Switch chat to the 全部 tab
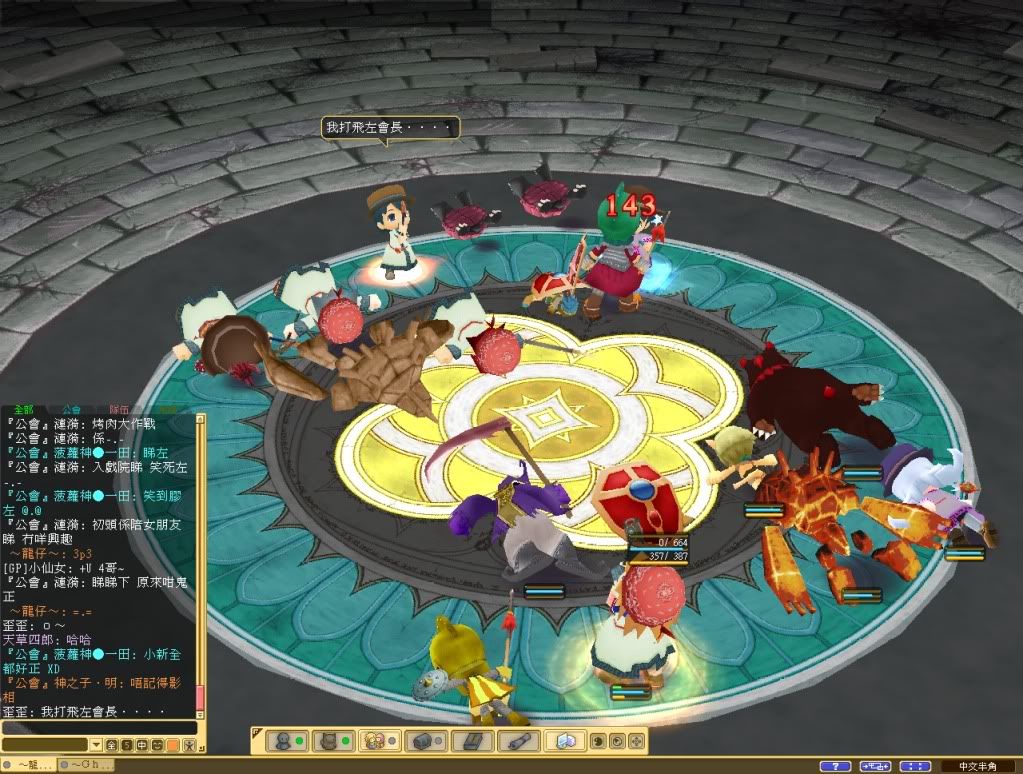 pyautogui.click(x=24, y=409)
